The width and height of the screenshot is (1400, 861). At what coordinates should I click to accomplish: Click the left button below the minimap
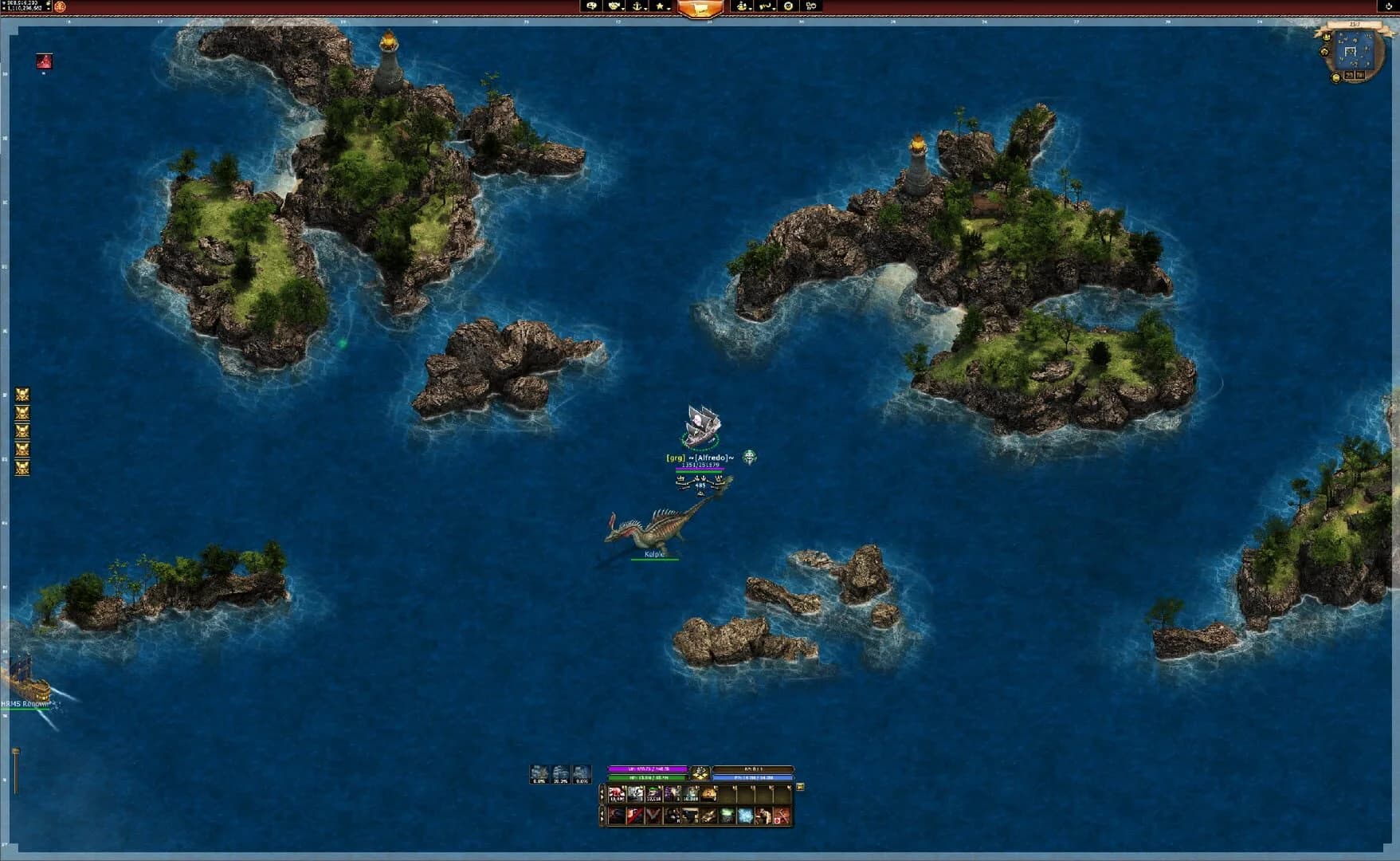tap(1350, 77)
